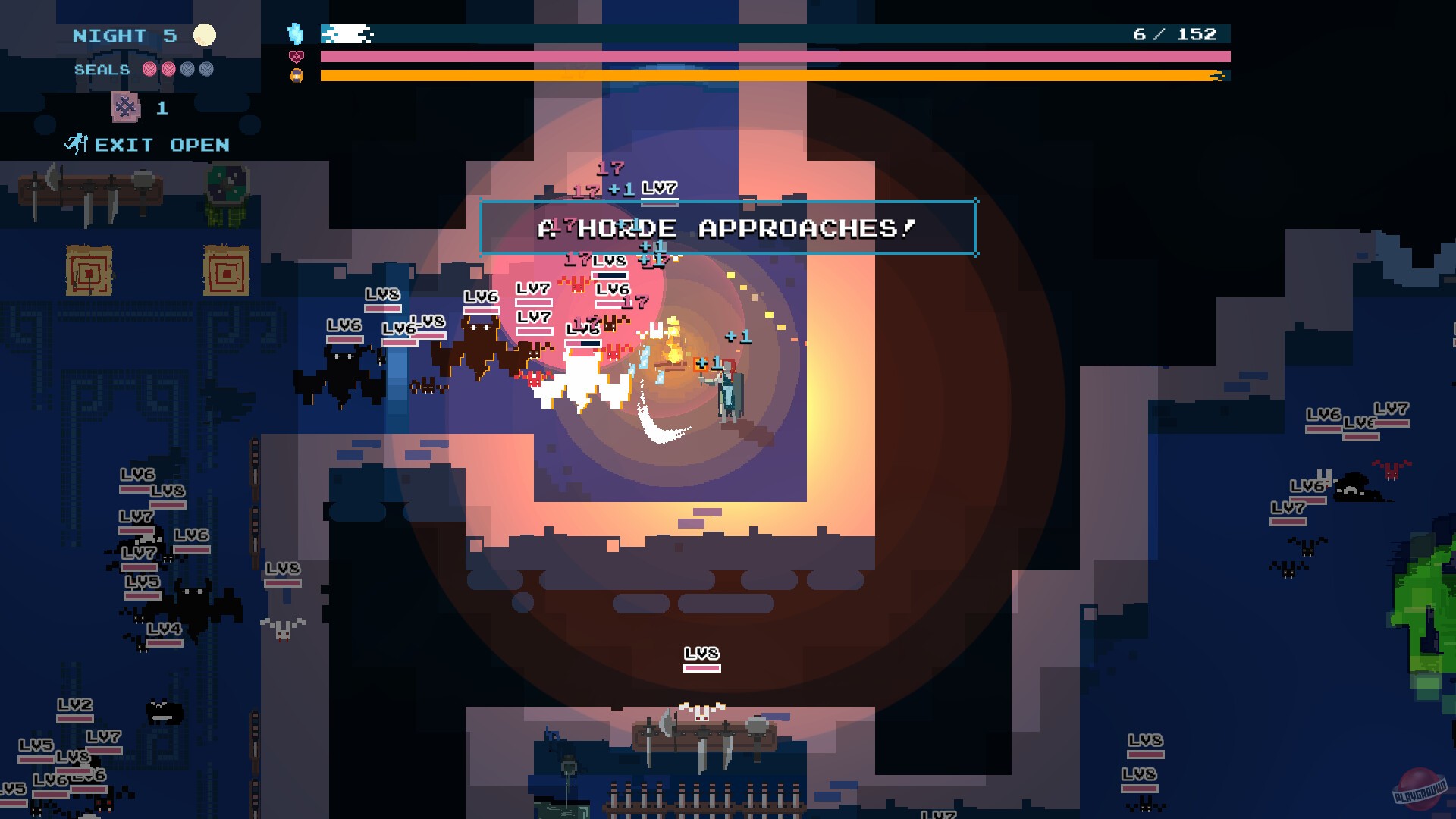Click the moon icon next to NIGHT 5
The image size is (1456, 819).
point(205,35)
